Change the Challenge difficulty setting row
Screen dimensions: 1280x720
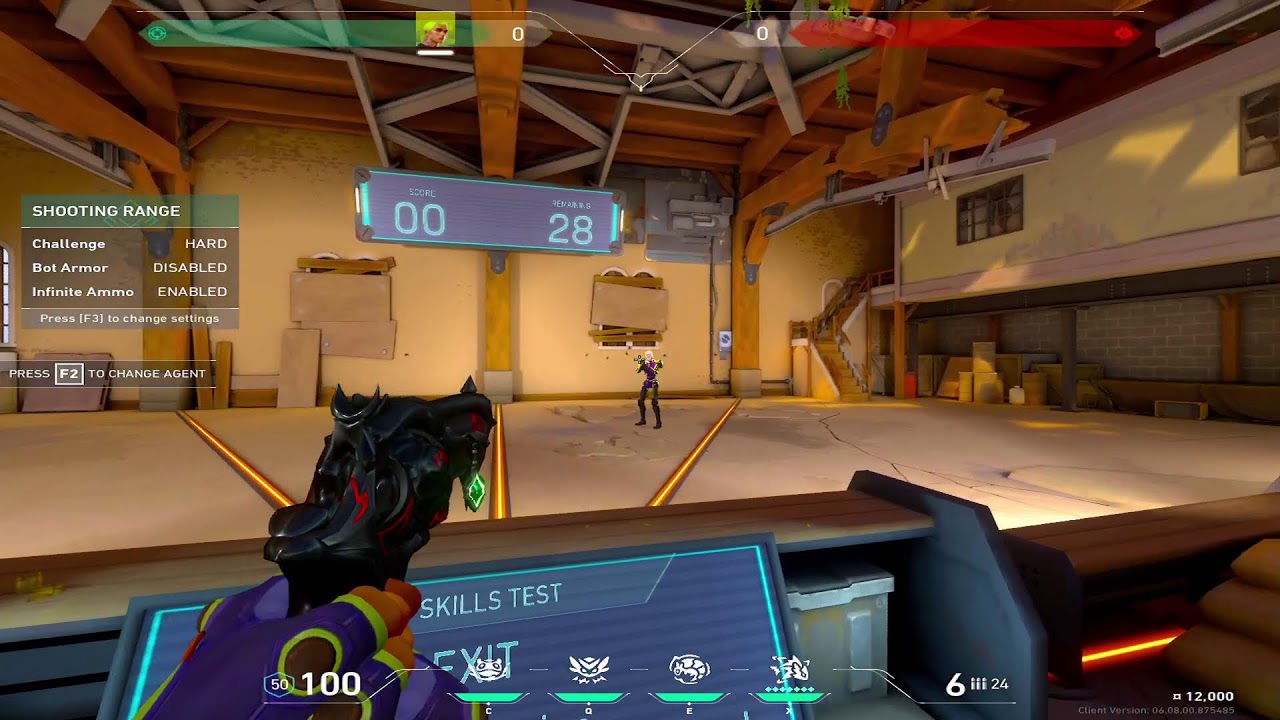pyautogui.click(x=129, y=244)
